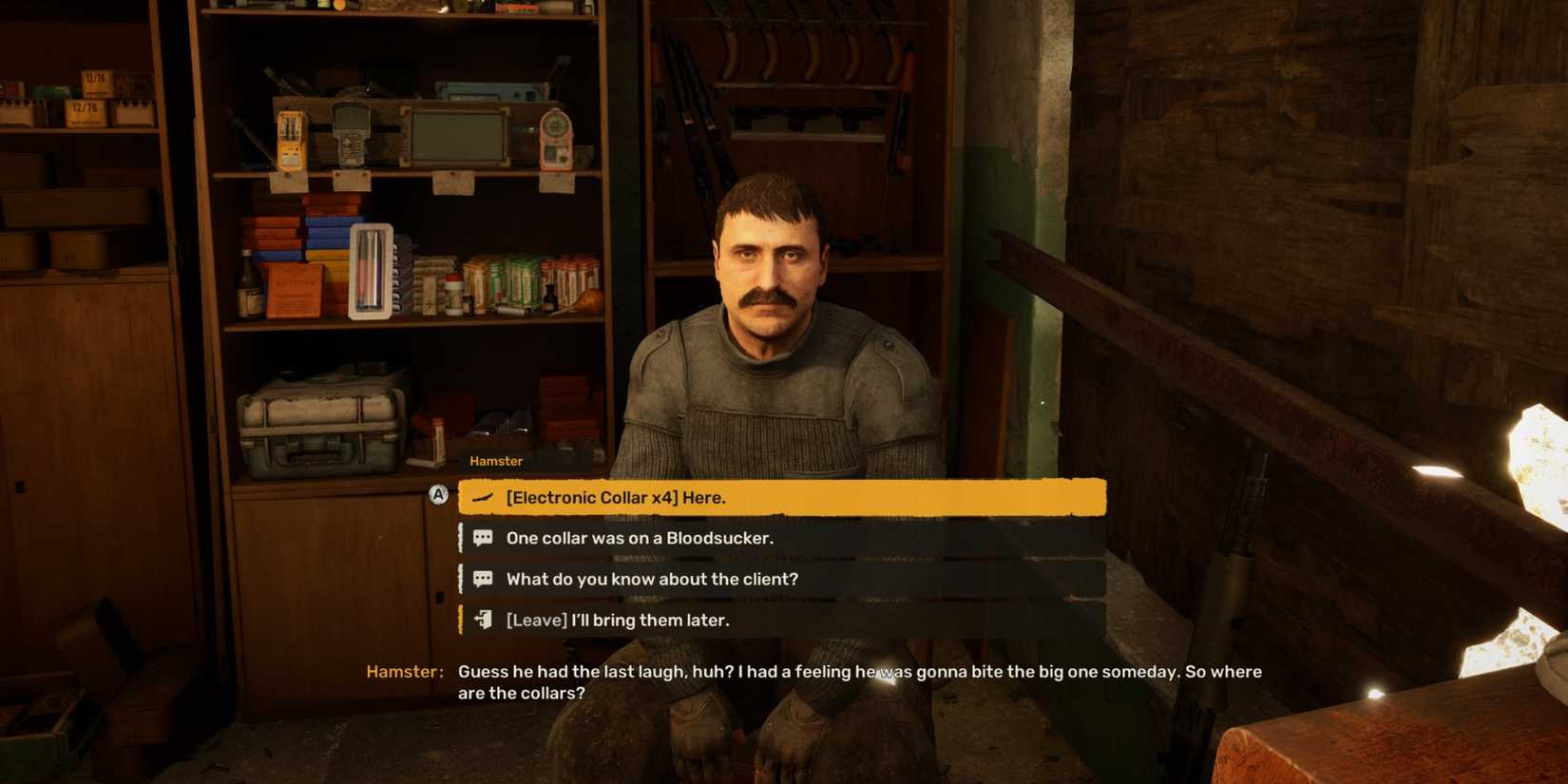
Task: Click the speech bubble icon beside the Bloodsucker line
Action: [482, 537]
